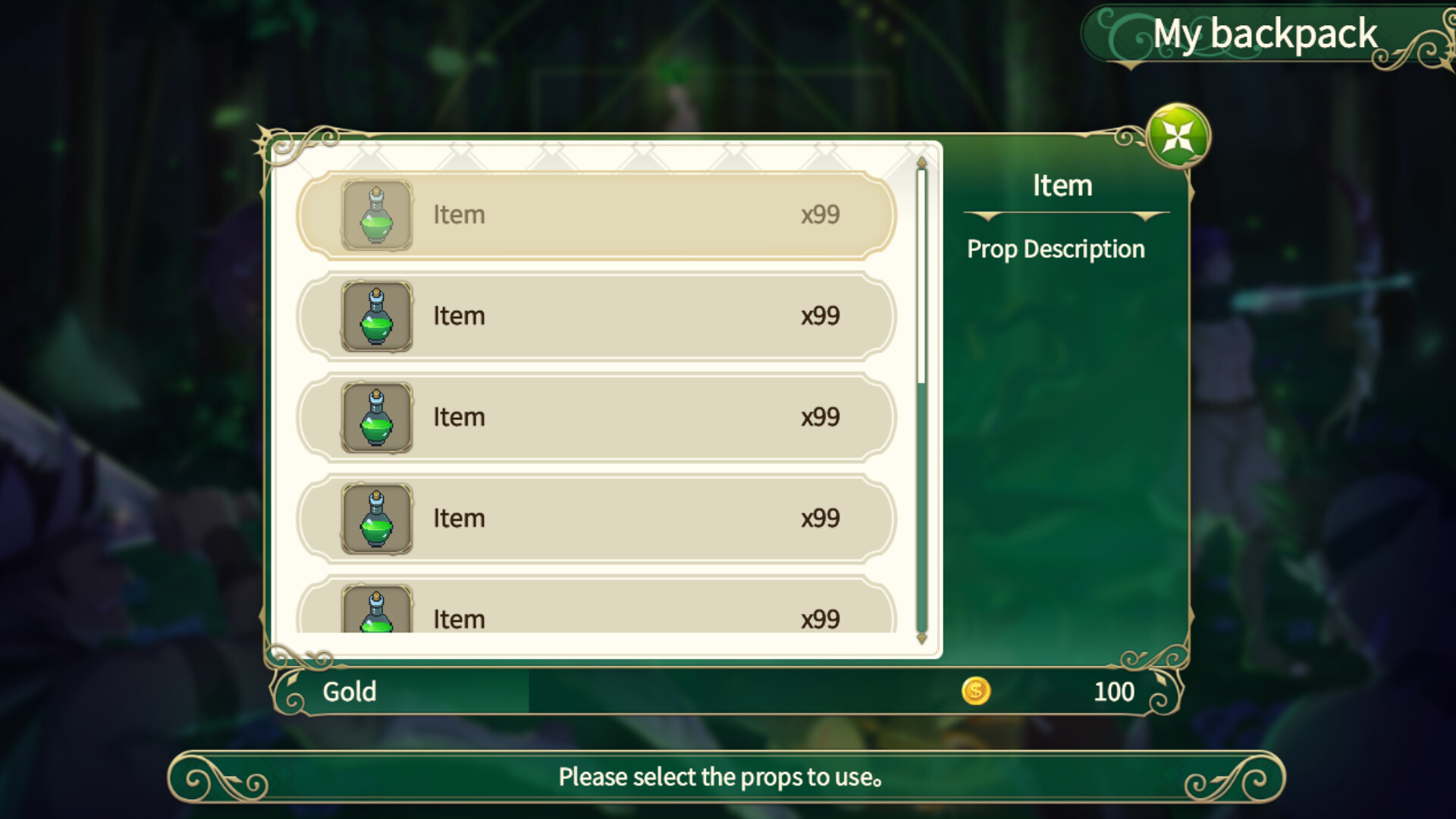The height and width of the screenshot is (819, 1456).
Task: Click the gold coin currency icon
Action: tap(977, 691)
